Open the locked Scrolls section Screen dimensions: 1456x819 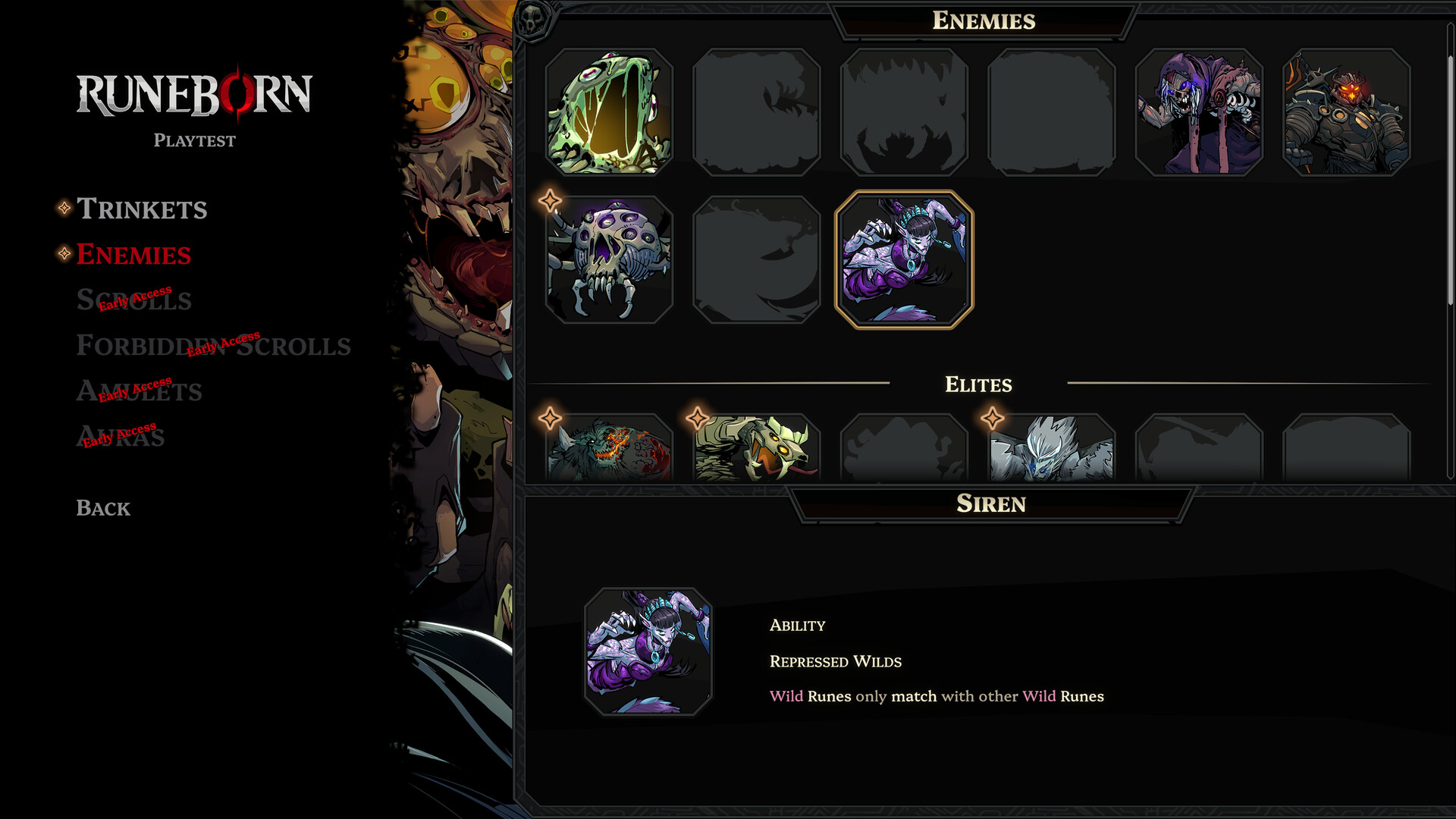click(133, 300)
